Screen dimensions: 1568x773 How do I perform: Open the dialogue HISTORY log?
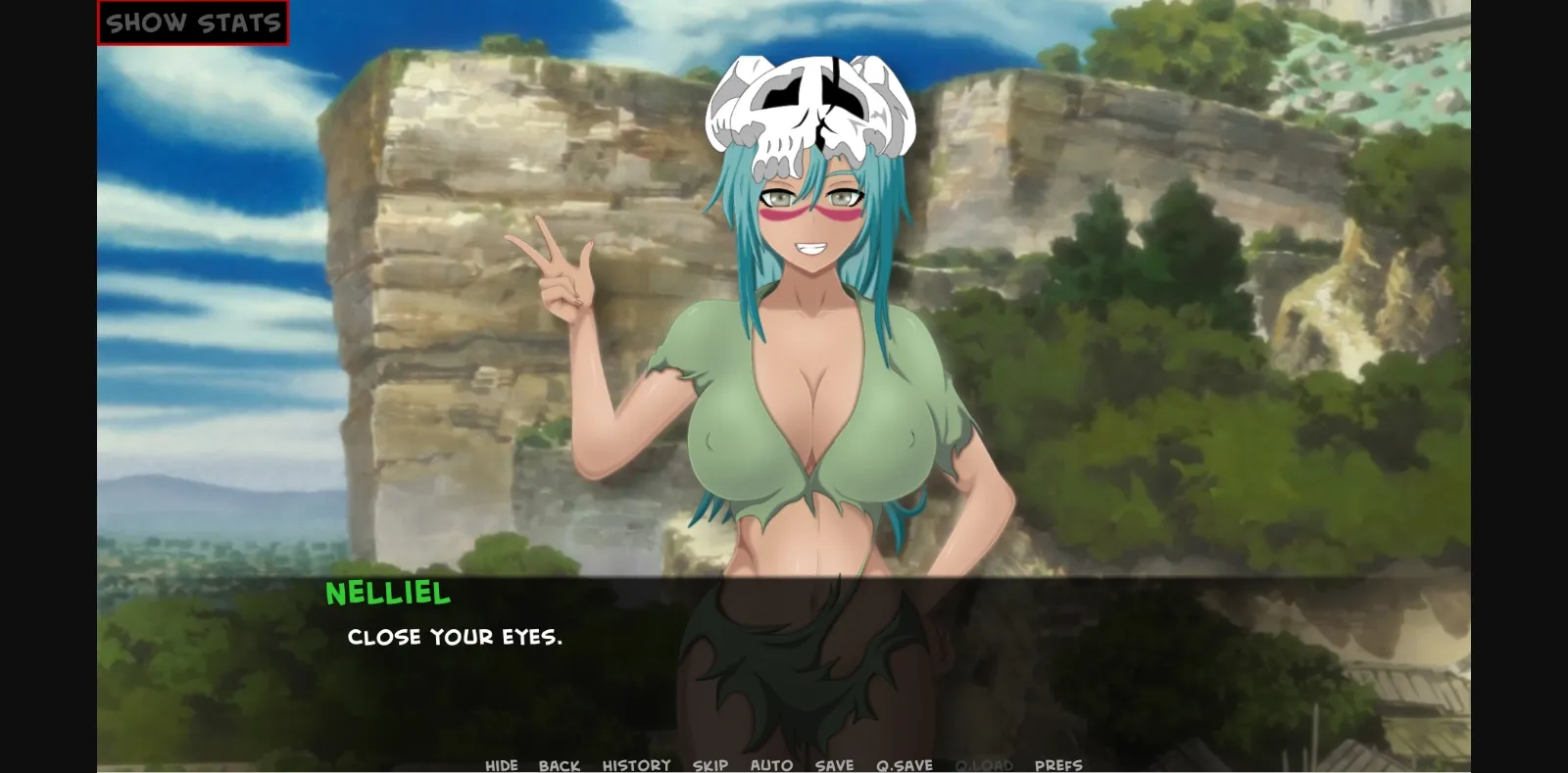point(637,764)
